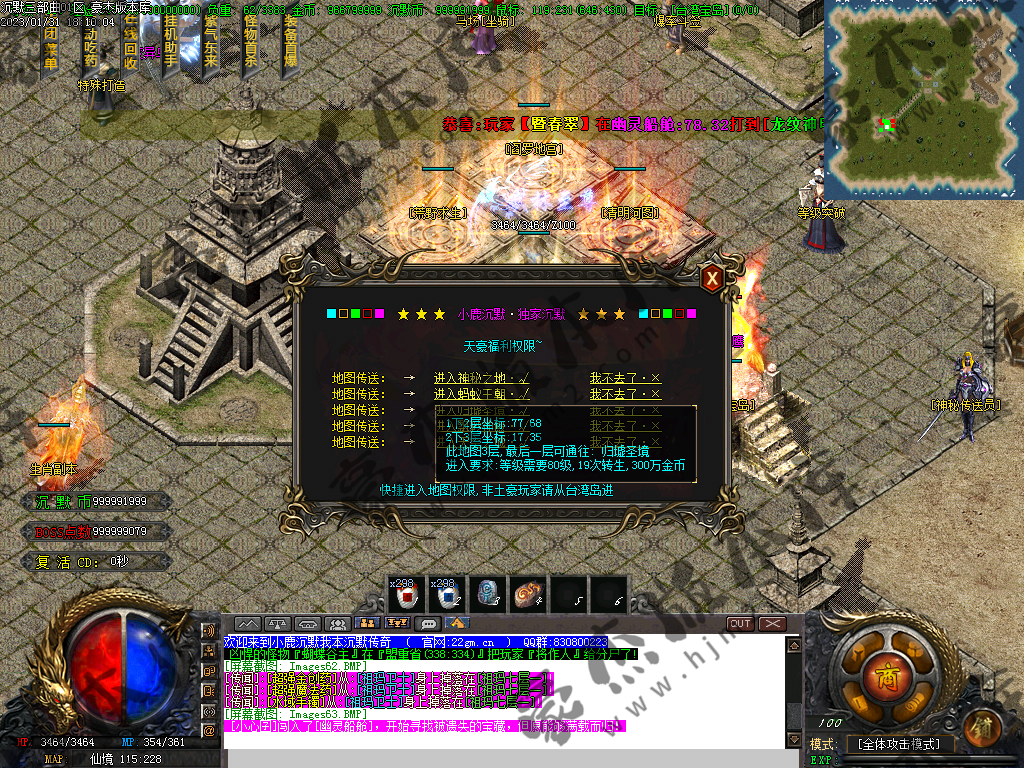Click 我不去了 beside 进入蚂蚁王朝

click(x=625, y=394)
